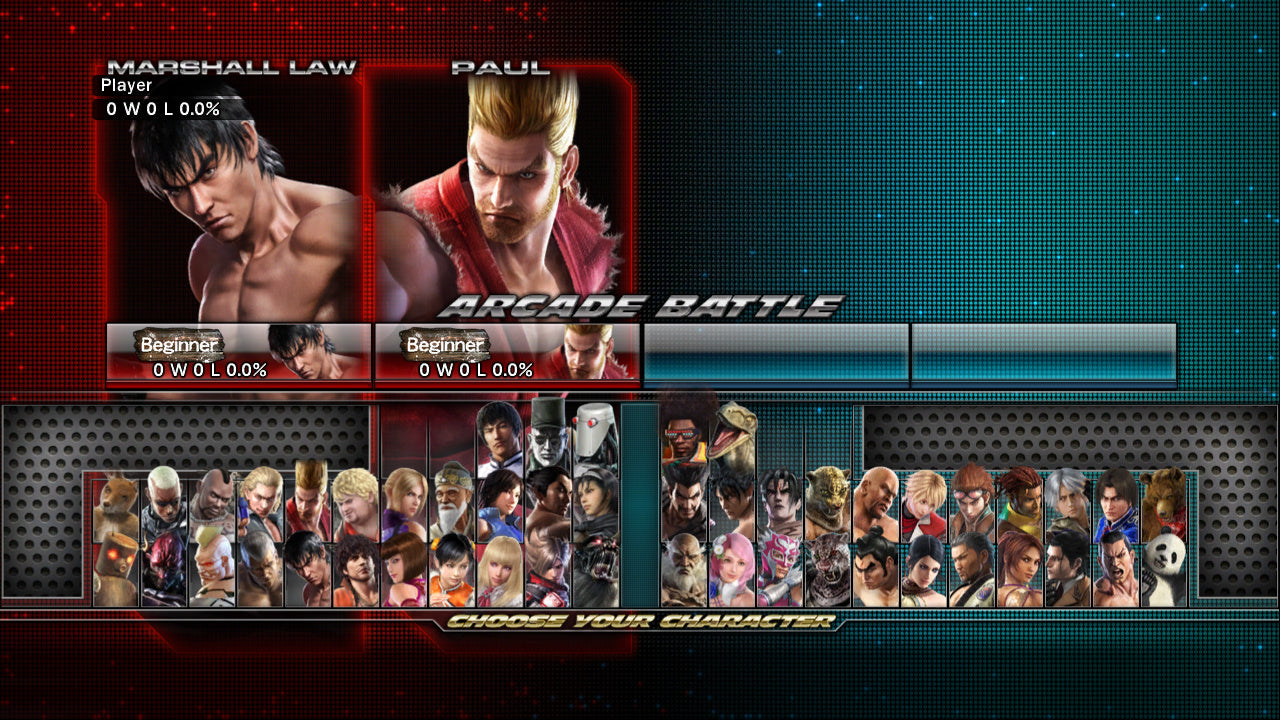Screen dimensions: 1280x720
Task: Select the Combot robot portrait
Action: pos(588,435)
